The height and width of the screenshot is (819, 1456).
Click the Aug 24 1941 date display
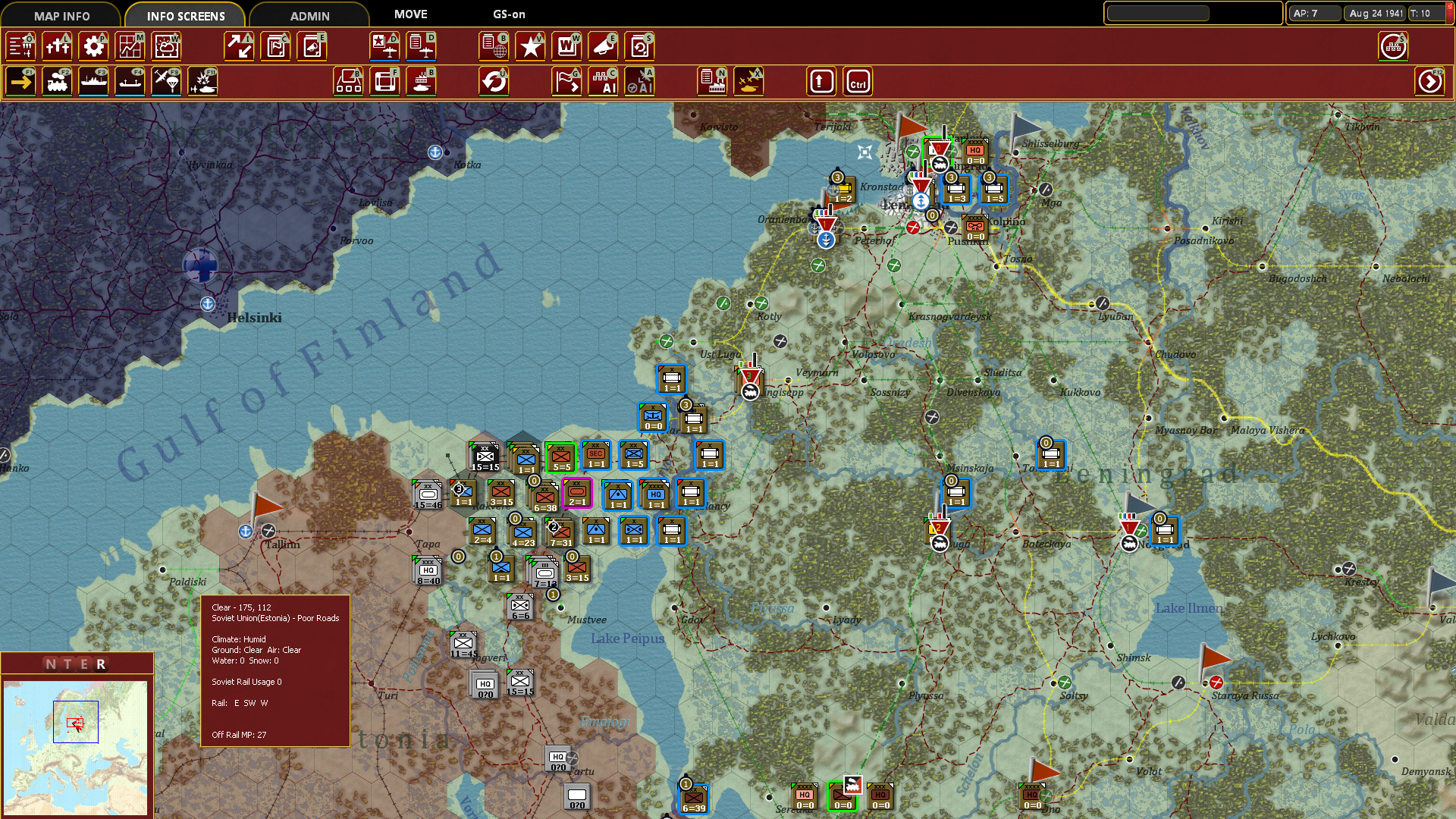click(x=1375, y=12)
